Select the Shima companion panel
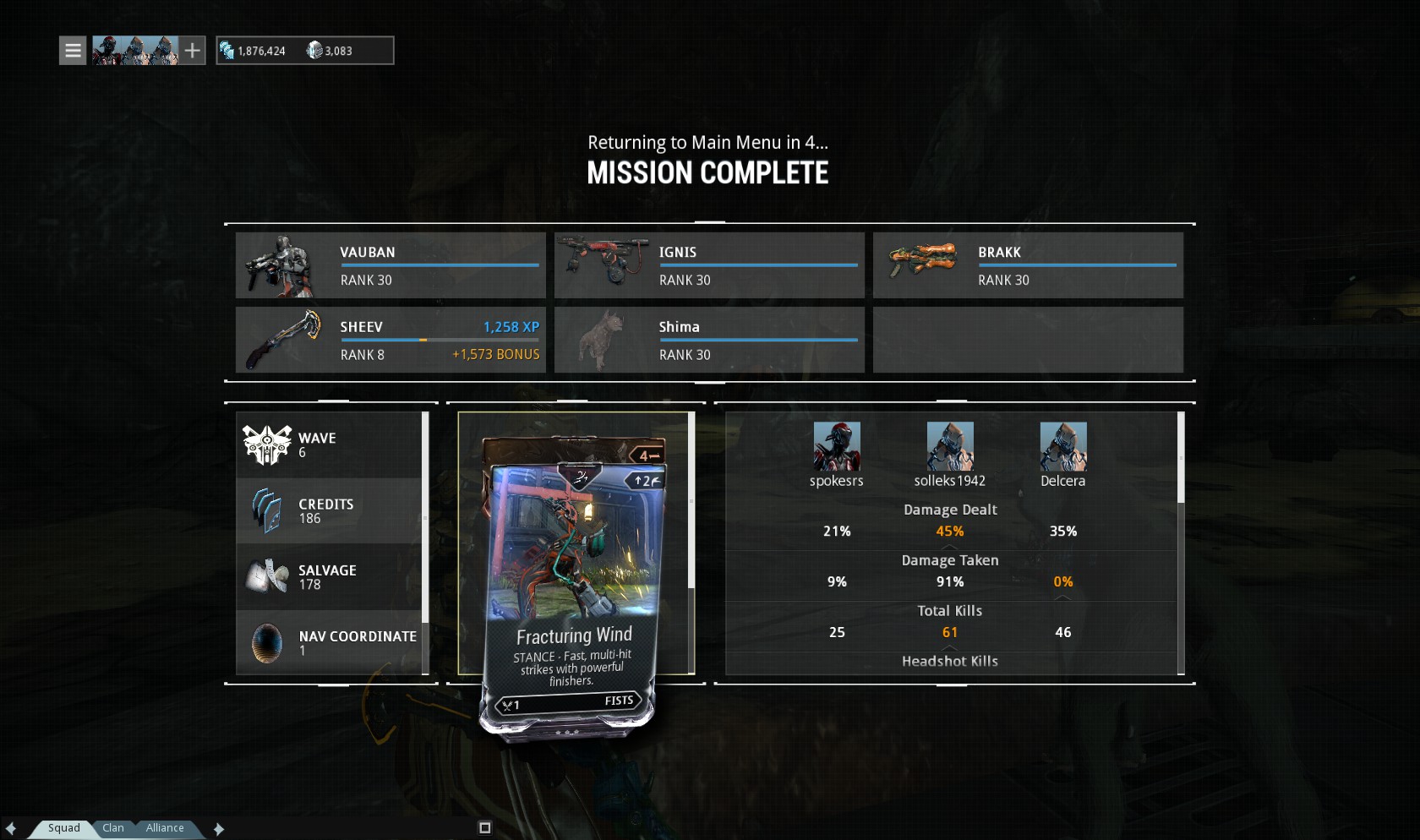Screen dimensions: 1420x840 point(709,340)
